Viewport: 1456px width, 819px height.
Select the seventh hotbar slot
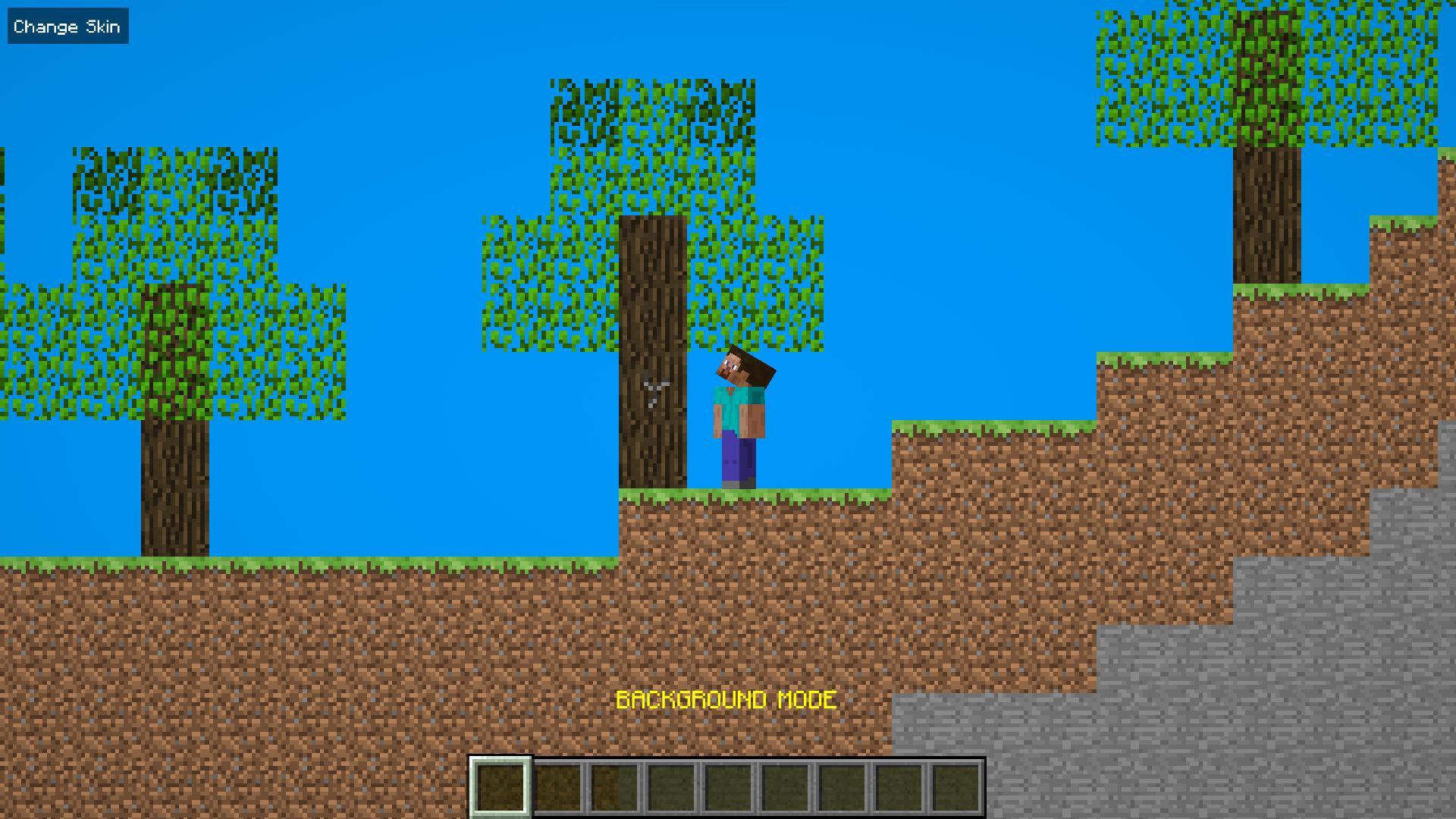842,788
